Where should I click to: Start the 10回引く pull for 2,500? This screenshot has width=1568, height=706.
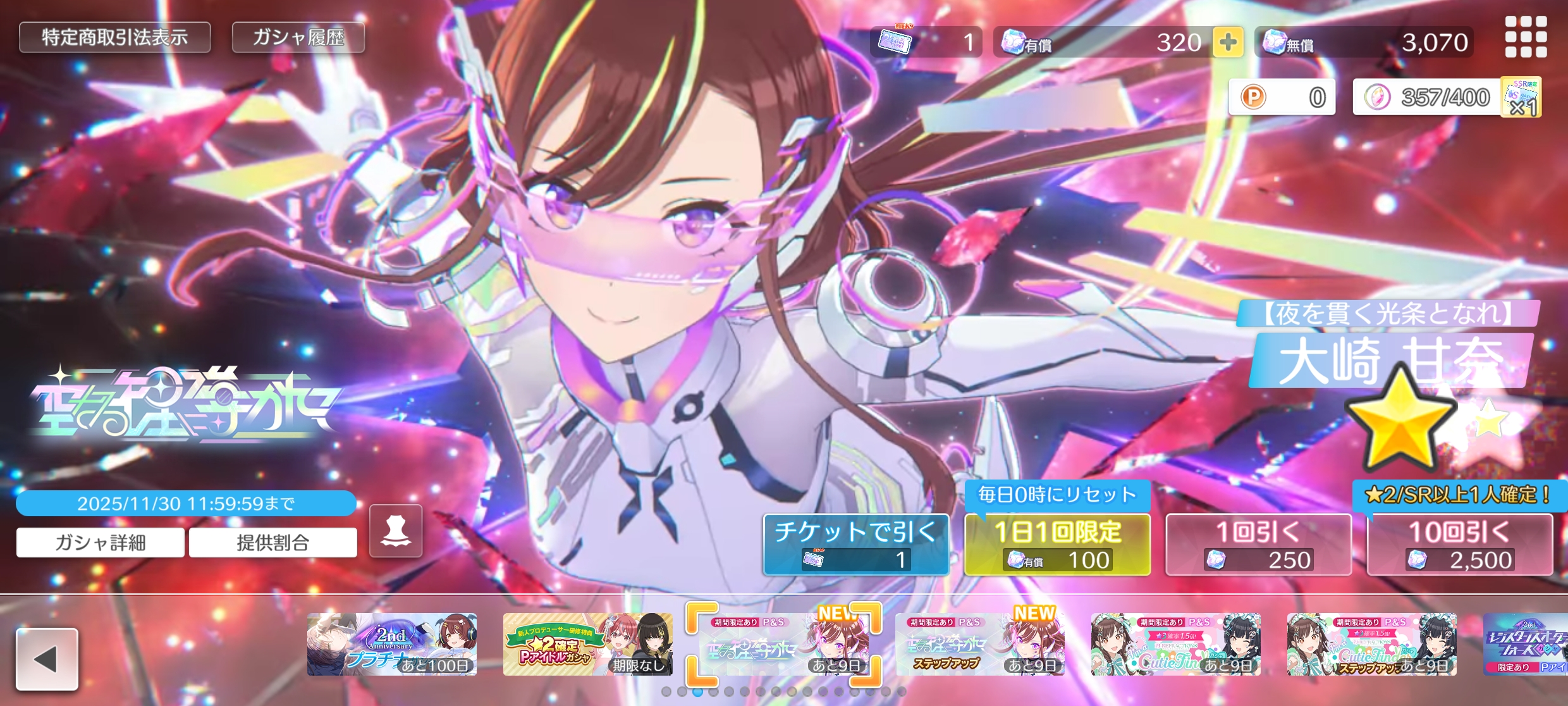point(1459,544)
